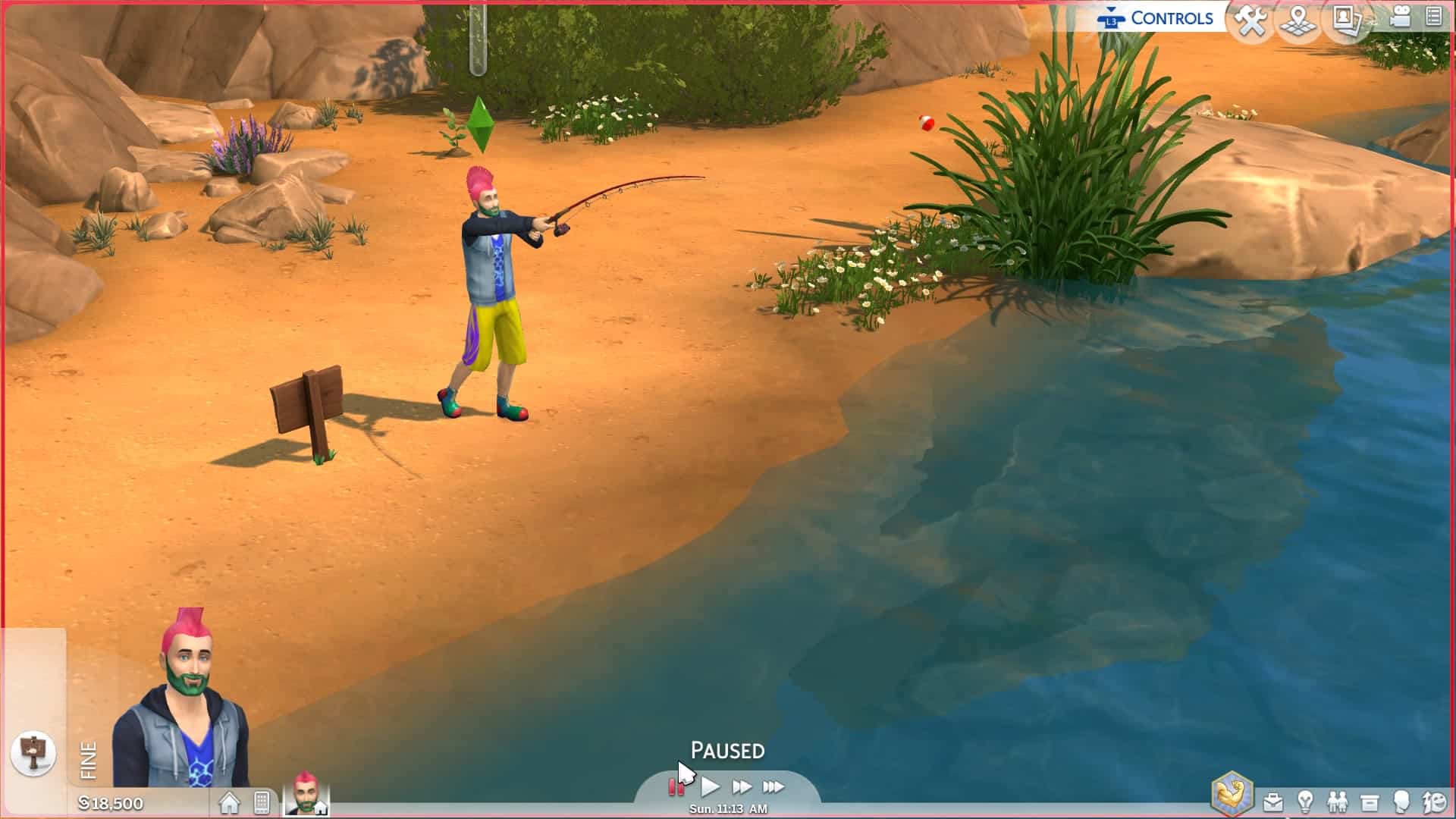Open Build Mode with the hammer-and-wrench icon

[x=1250, y=20]
